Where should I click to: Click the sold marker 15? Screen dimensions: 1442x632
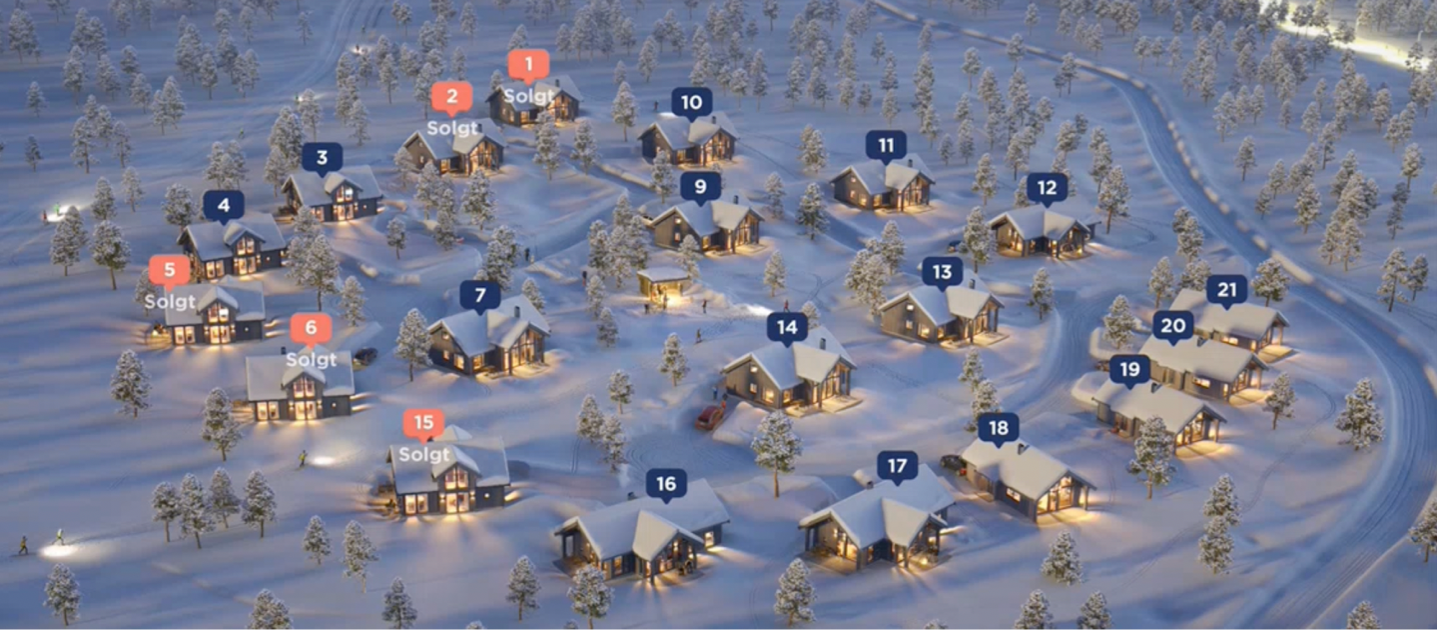click(424, 424)
